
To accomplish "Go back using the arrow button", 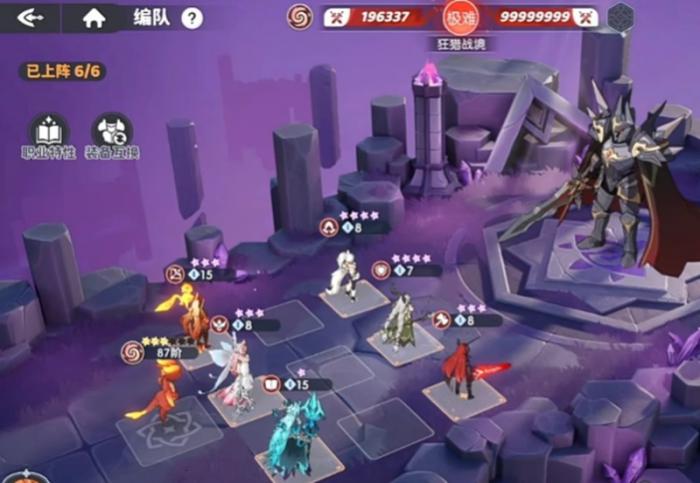I will click(x=30, y=17).
